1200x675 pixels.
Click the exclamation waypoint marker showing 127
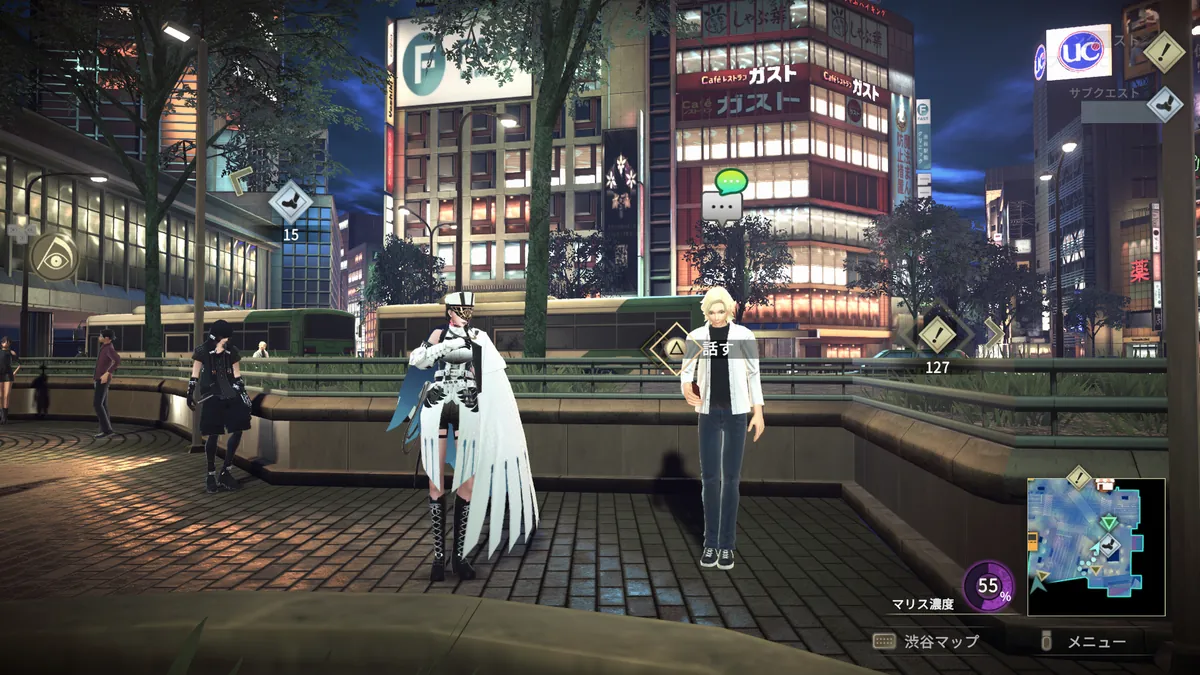pos(937,335)
